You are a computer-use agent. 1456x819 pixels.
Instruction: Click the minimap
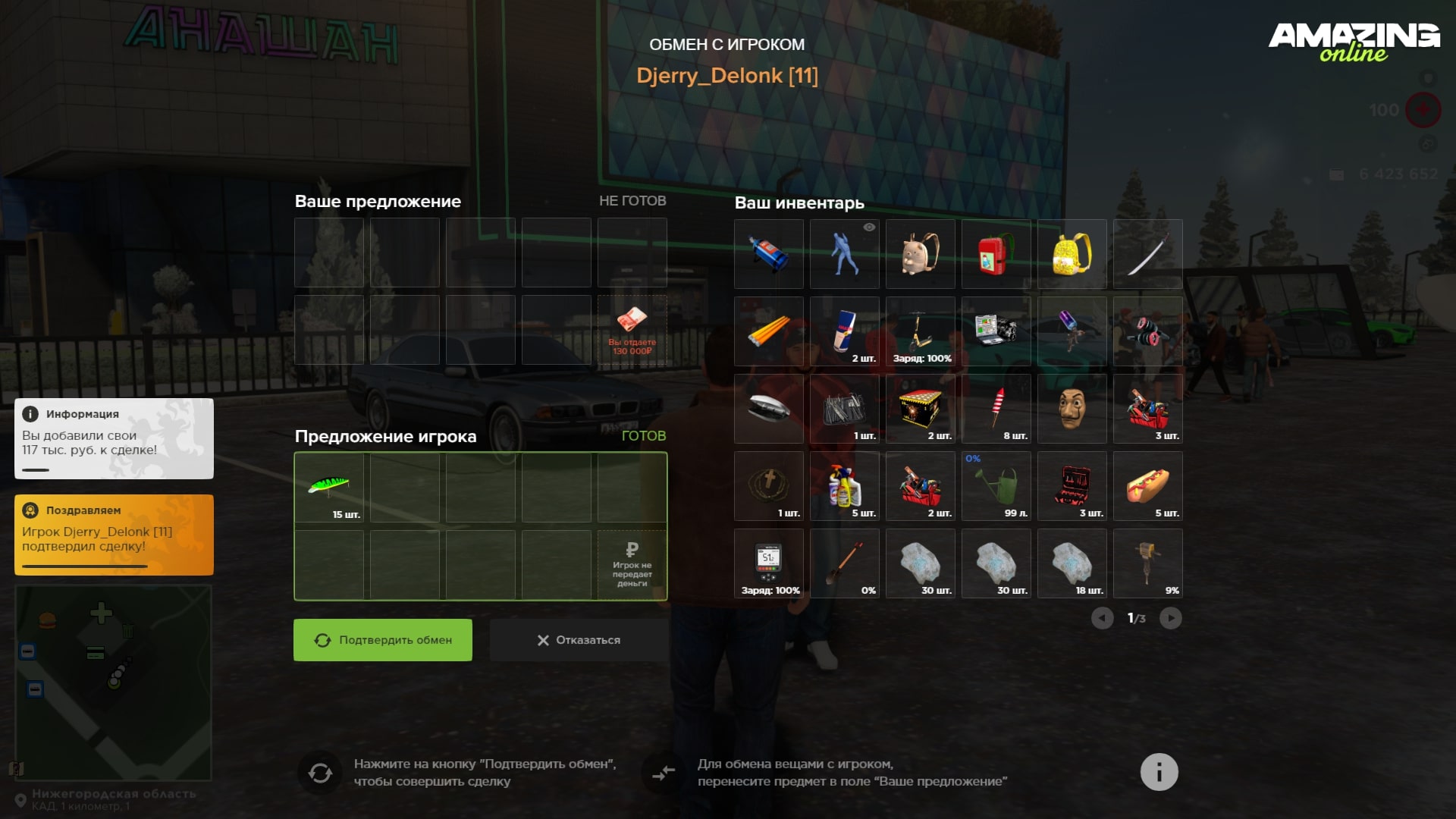coord(113,682)
